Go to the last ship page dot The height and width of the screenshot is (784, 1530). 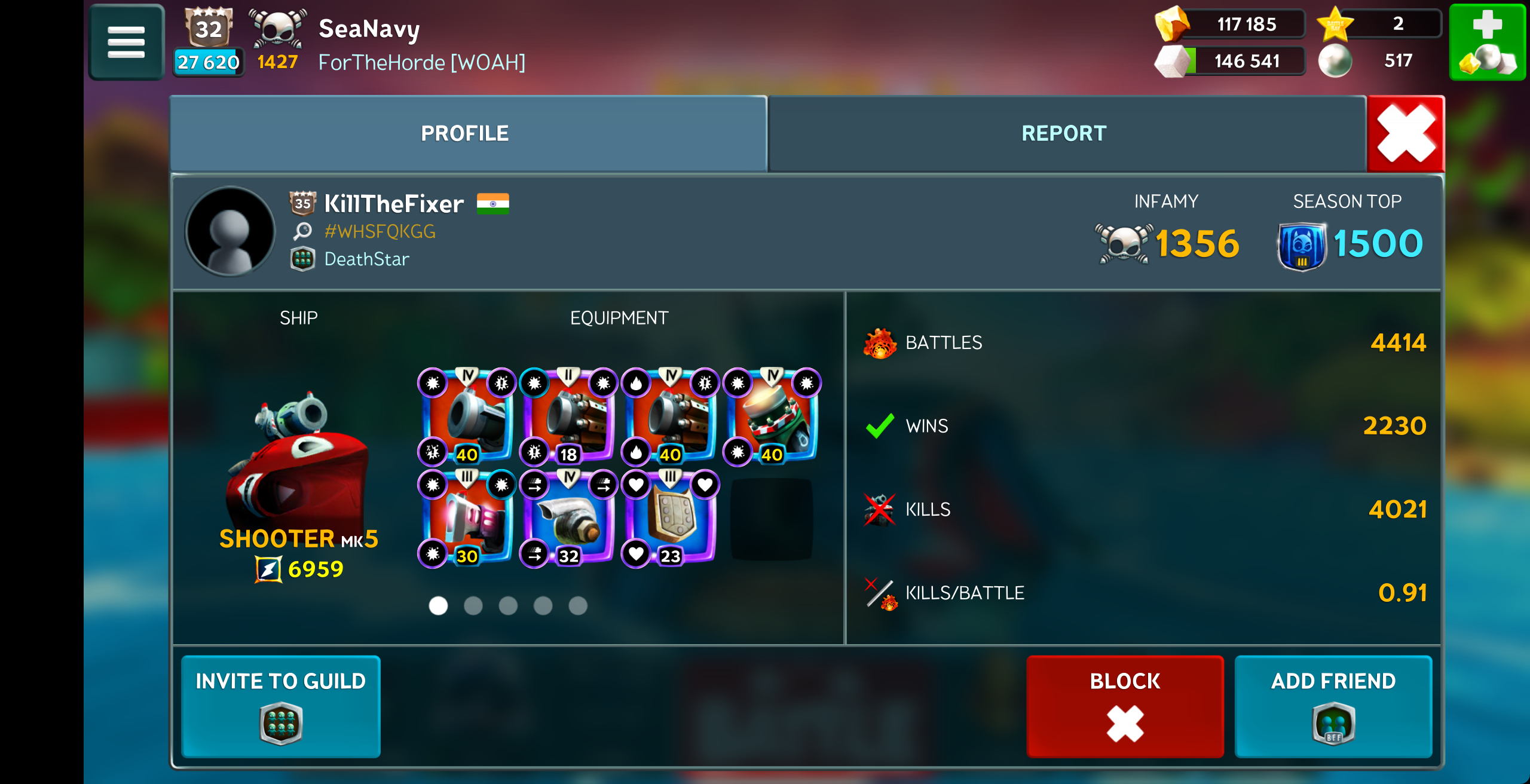tap(578, 606)
